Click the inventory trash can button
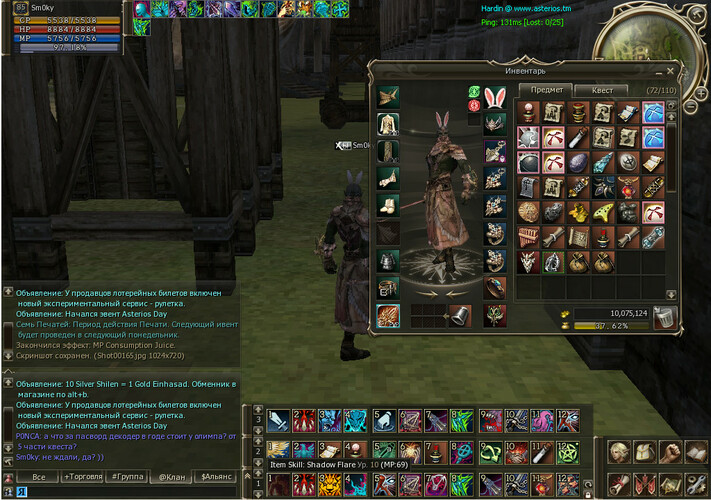The height and width of the screenshot is (500, 711). tap(665, 317)
